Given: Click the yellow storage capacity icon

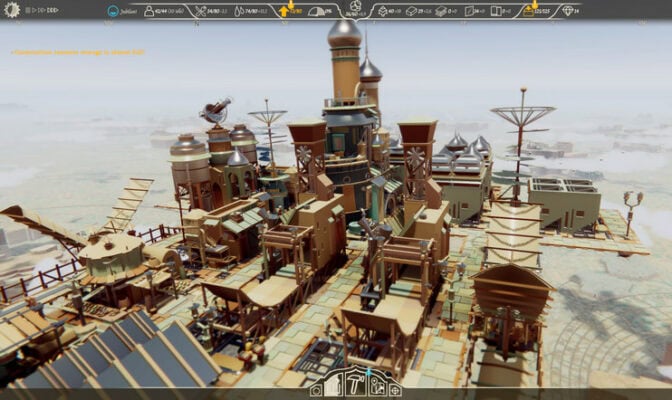Looking at the screenshot, I should tap(528, 11).
